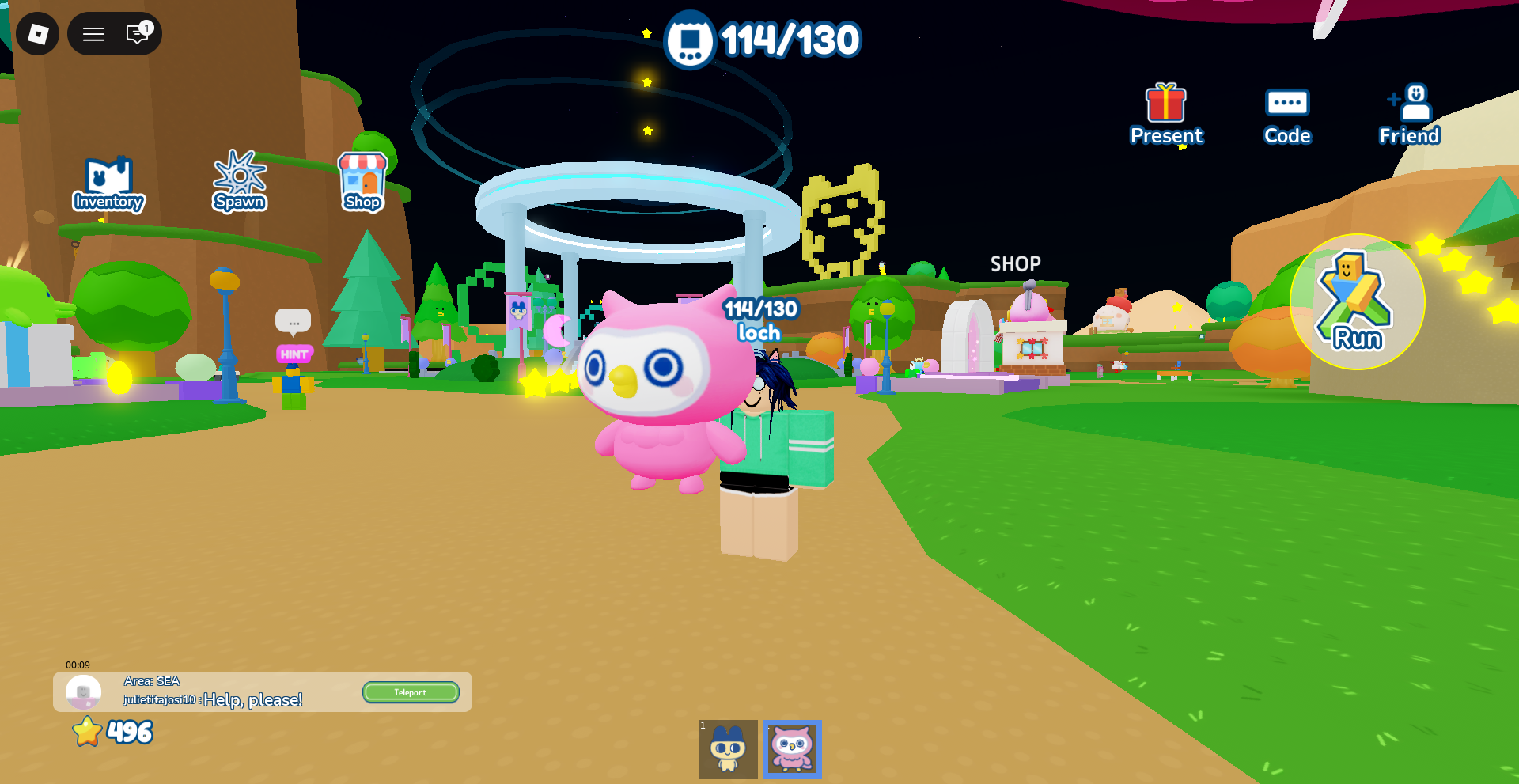Select the pink owl hotbar slot

tap(792, 749)
